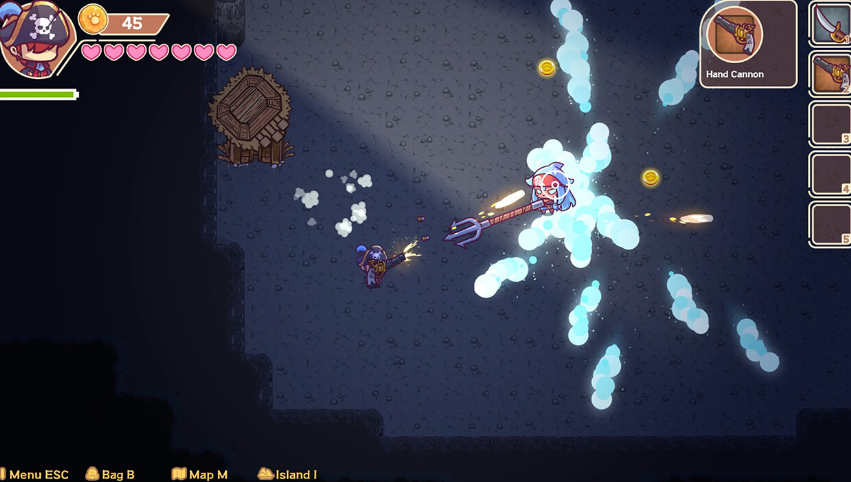
Task: Open the Island screen
Action: (x=288, y=474)
